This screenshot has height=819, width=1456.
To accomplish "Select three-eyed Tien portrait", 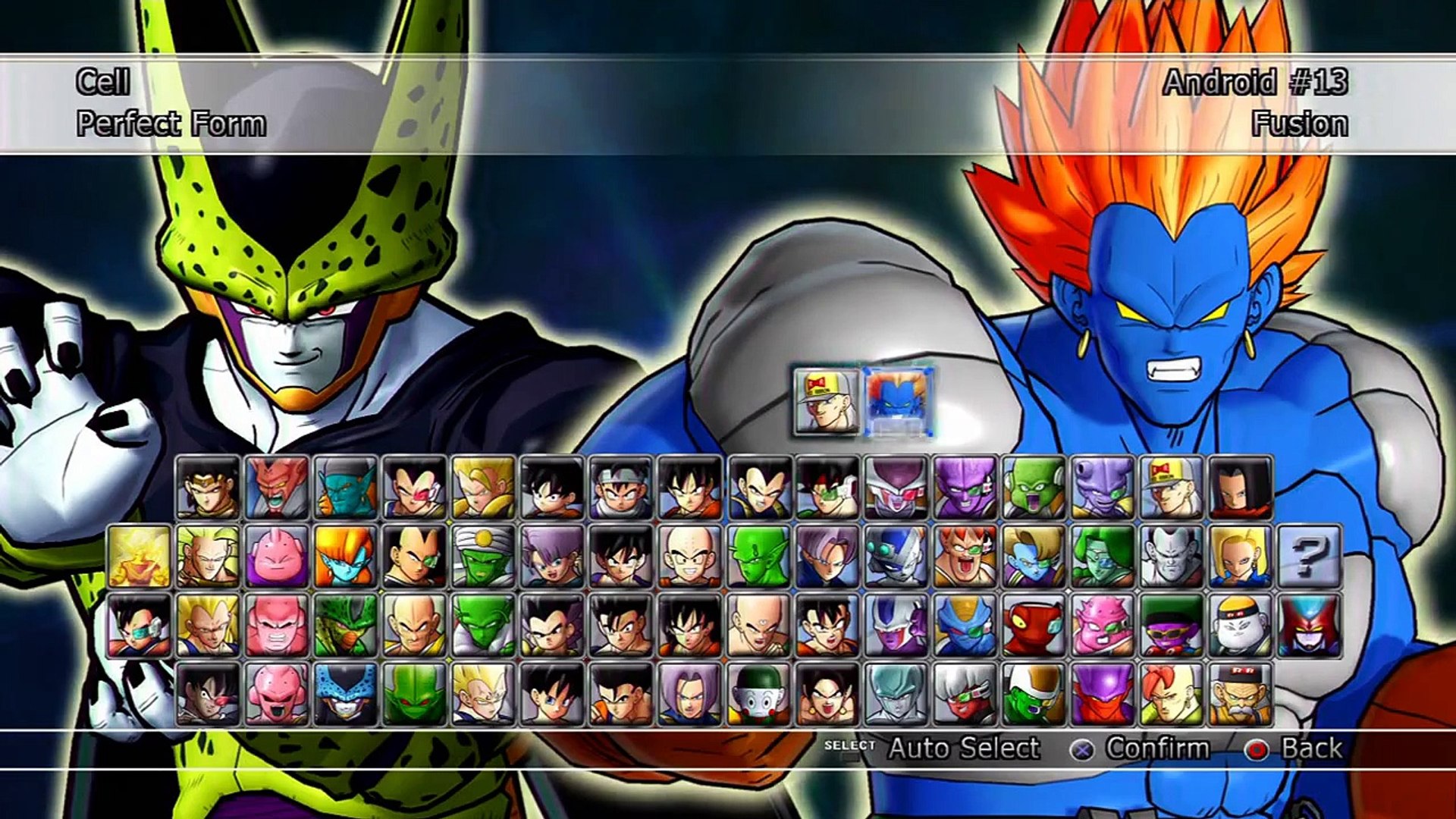I will (758, 626).
